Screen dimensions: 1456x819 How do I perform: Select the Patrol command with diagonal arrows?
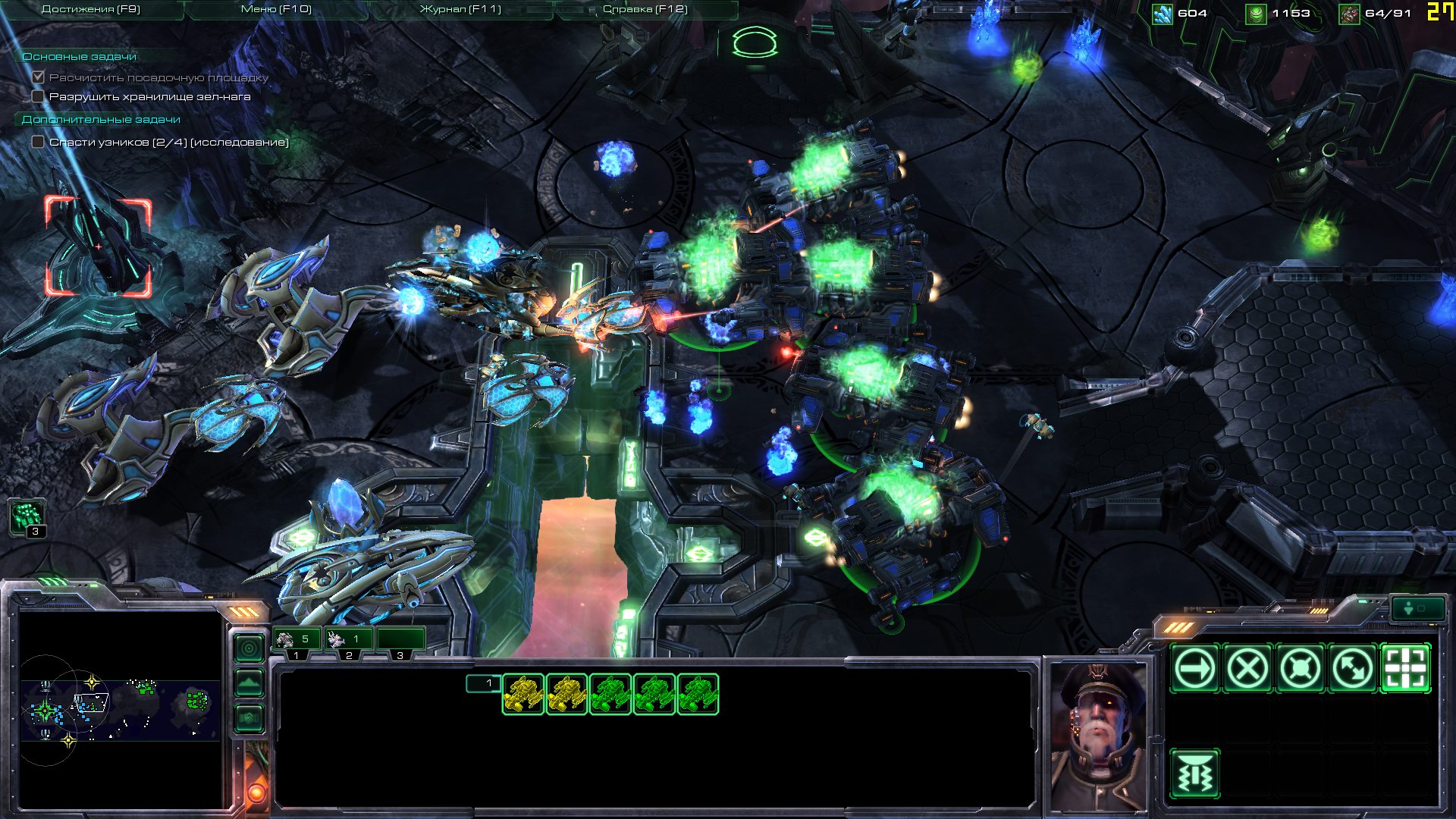1353,669
